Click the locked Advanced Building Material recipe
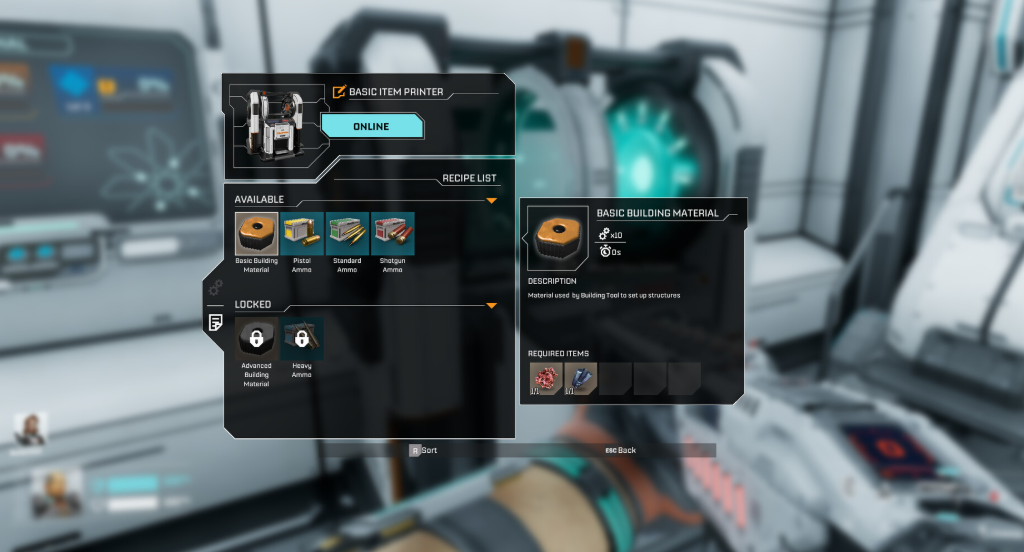1024x552 pixels. tap(256, 339)
